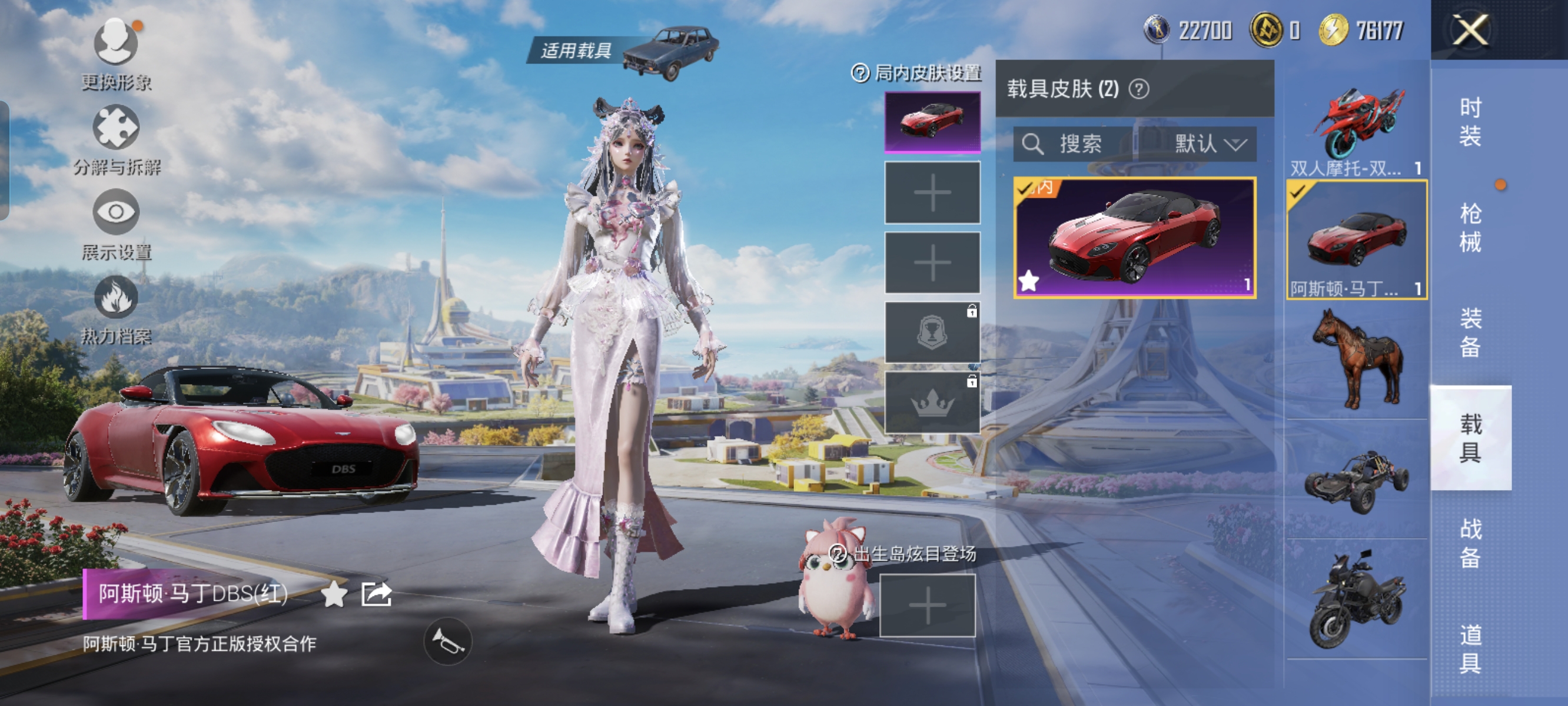Click the share arrow icon
The height and width of the screenshot is (706, 1568).
[x=376, y=594]
